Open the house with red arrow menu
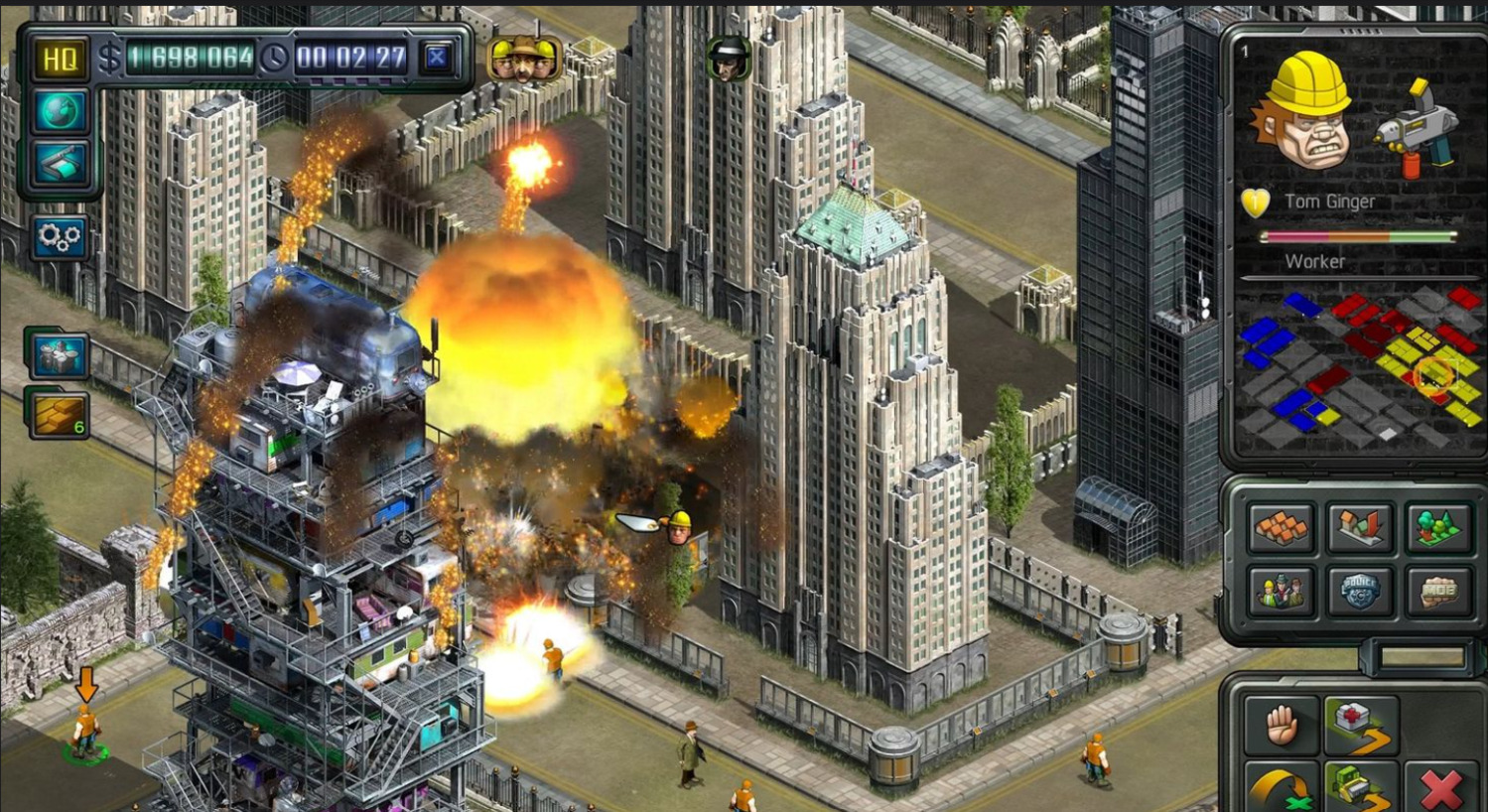This screenshot has width=1488, height=812. click(x=1359, y=527)
